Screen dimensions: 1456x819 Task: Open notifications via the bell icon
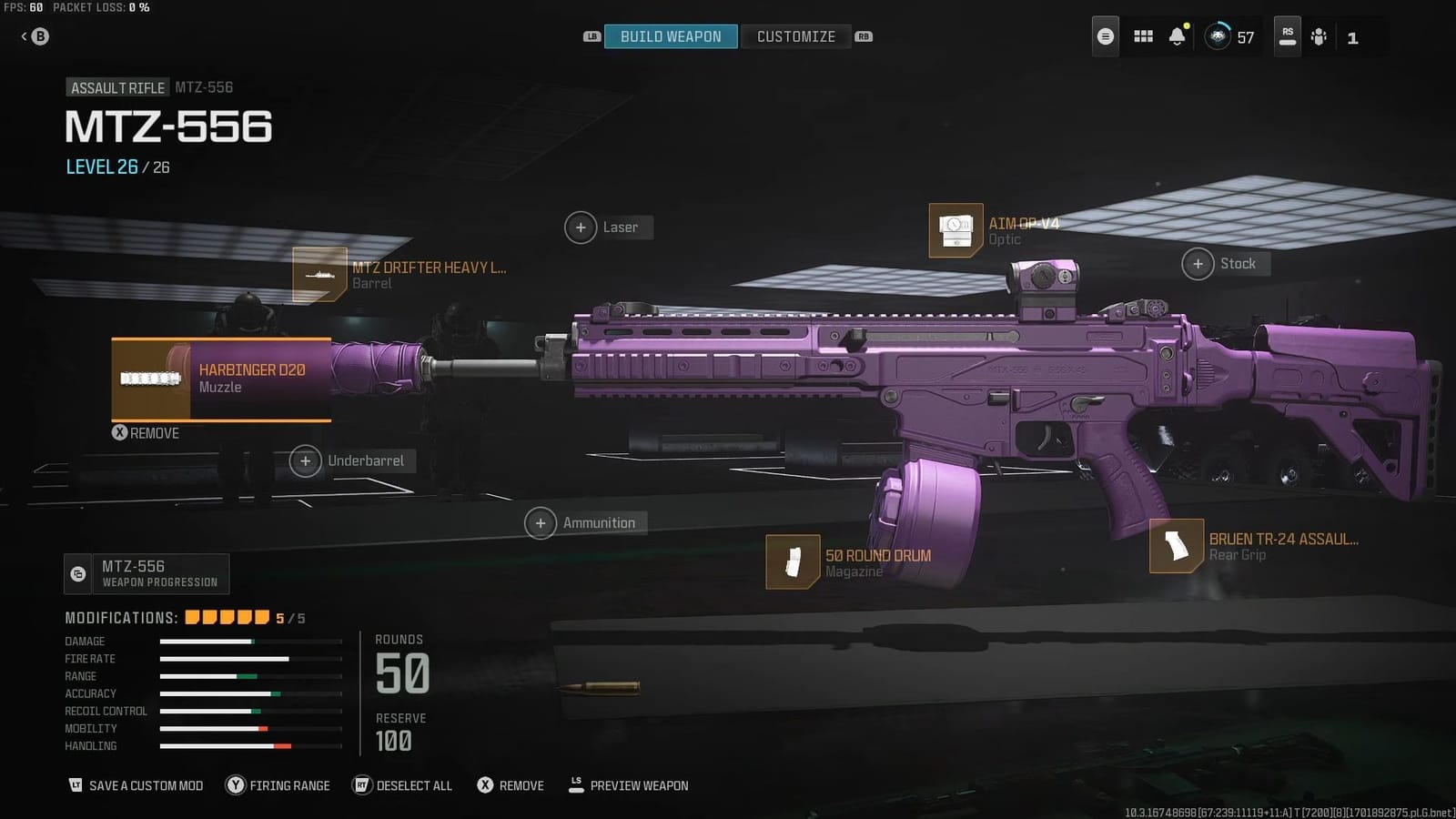(x=1178, y=36)
